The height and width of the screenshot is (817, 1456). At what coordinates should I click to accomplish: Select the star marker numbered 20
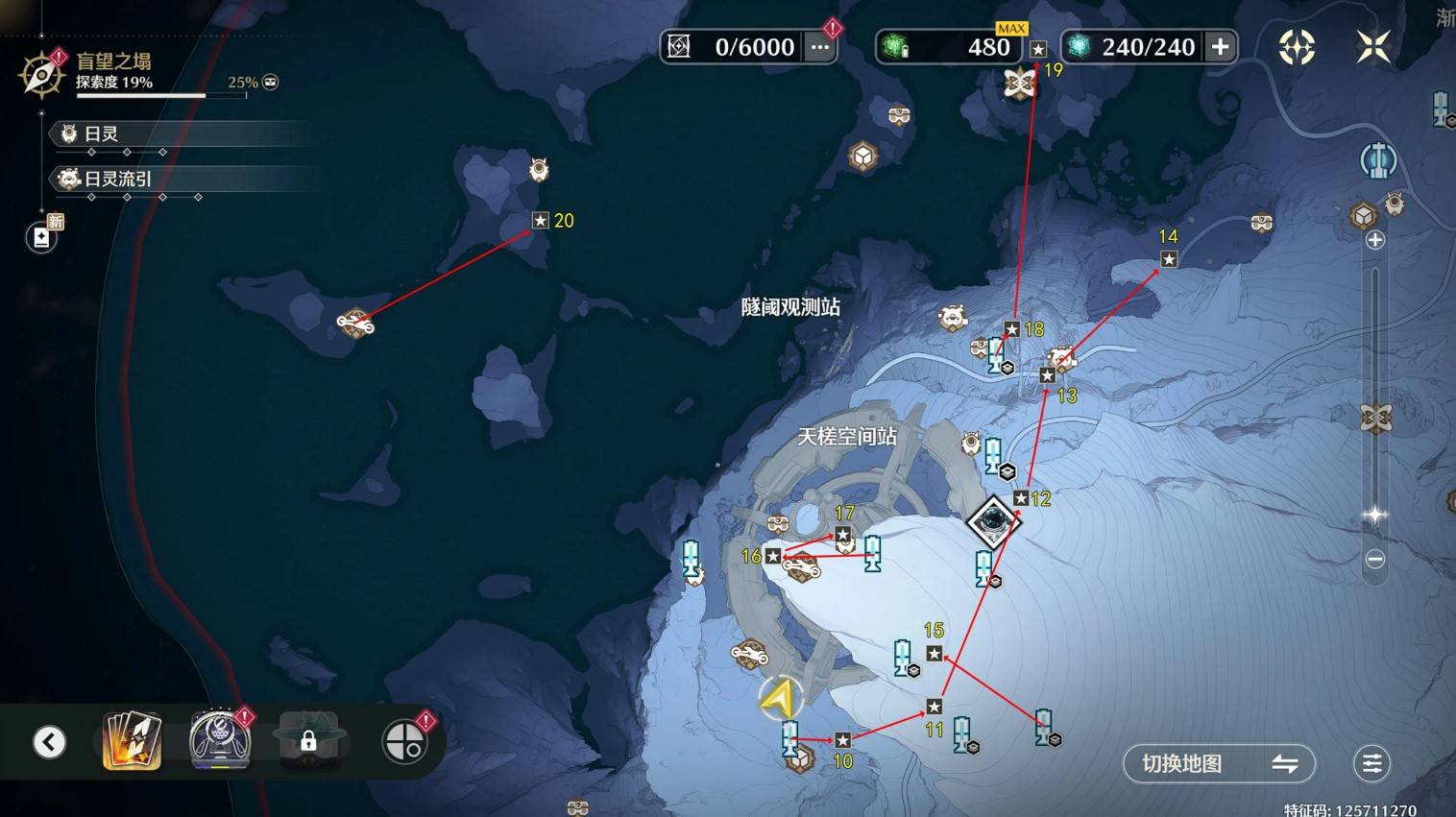pyautogui.click(x=540, y=221)
